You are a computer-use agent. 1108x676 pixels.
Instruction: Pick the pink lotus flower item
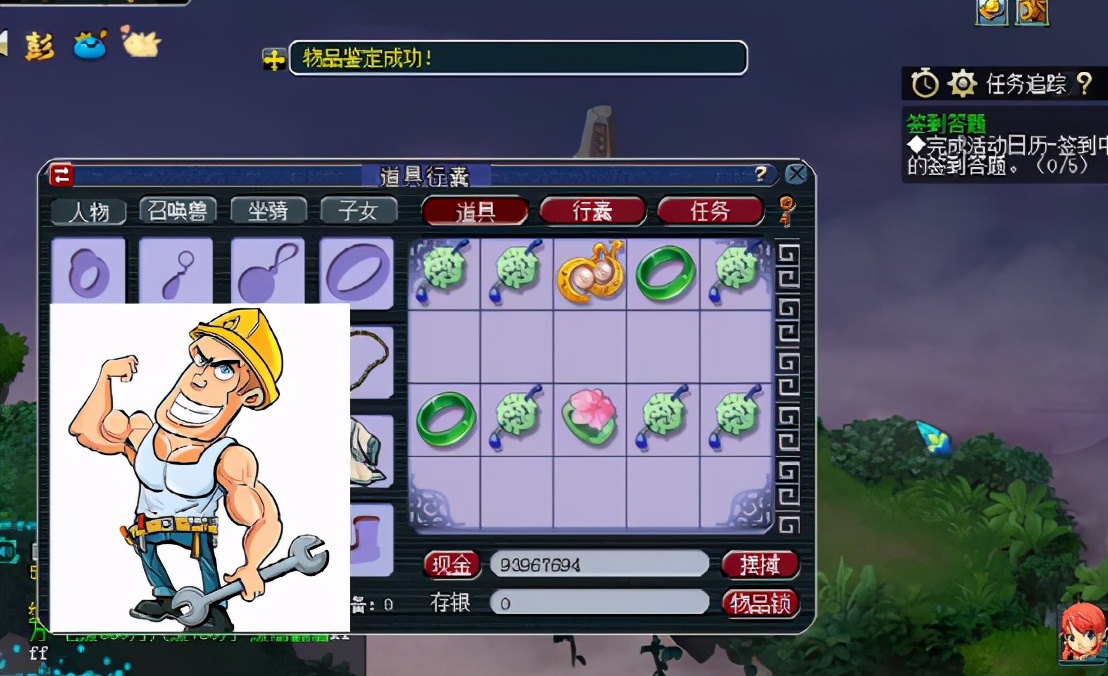590,418
